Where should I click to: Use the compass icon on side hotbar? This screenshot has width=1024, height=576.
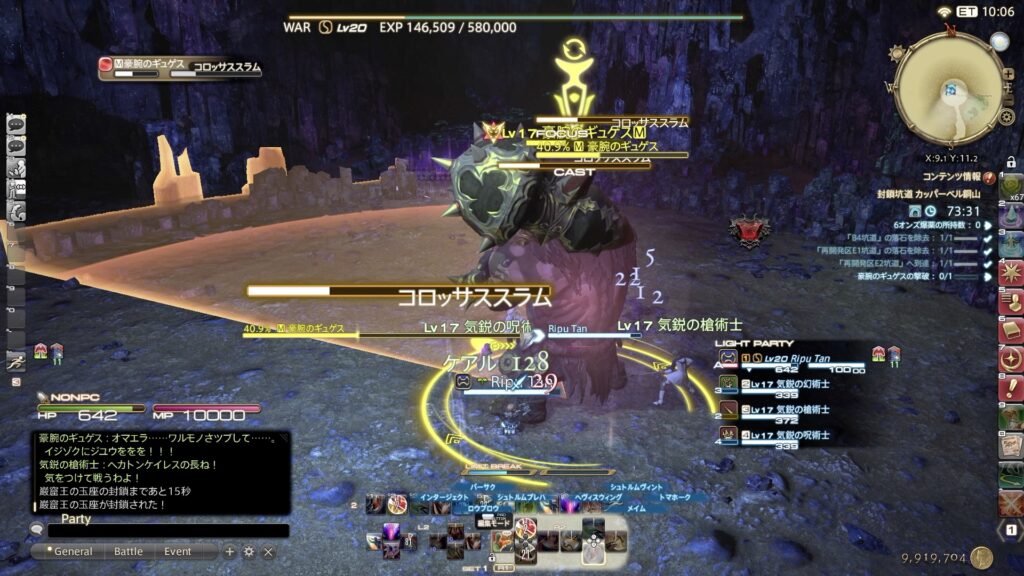click(x=1011, y=359)
